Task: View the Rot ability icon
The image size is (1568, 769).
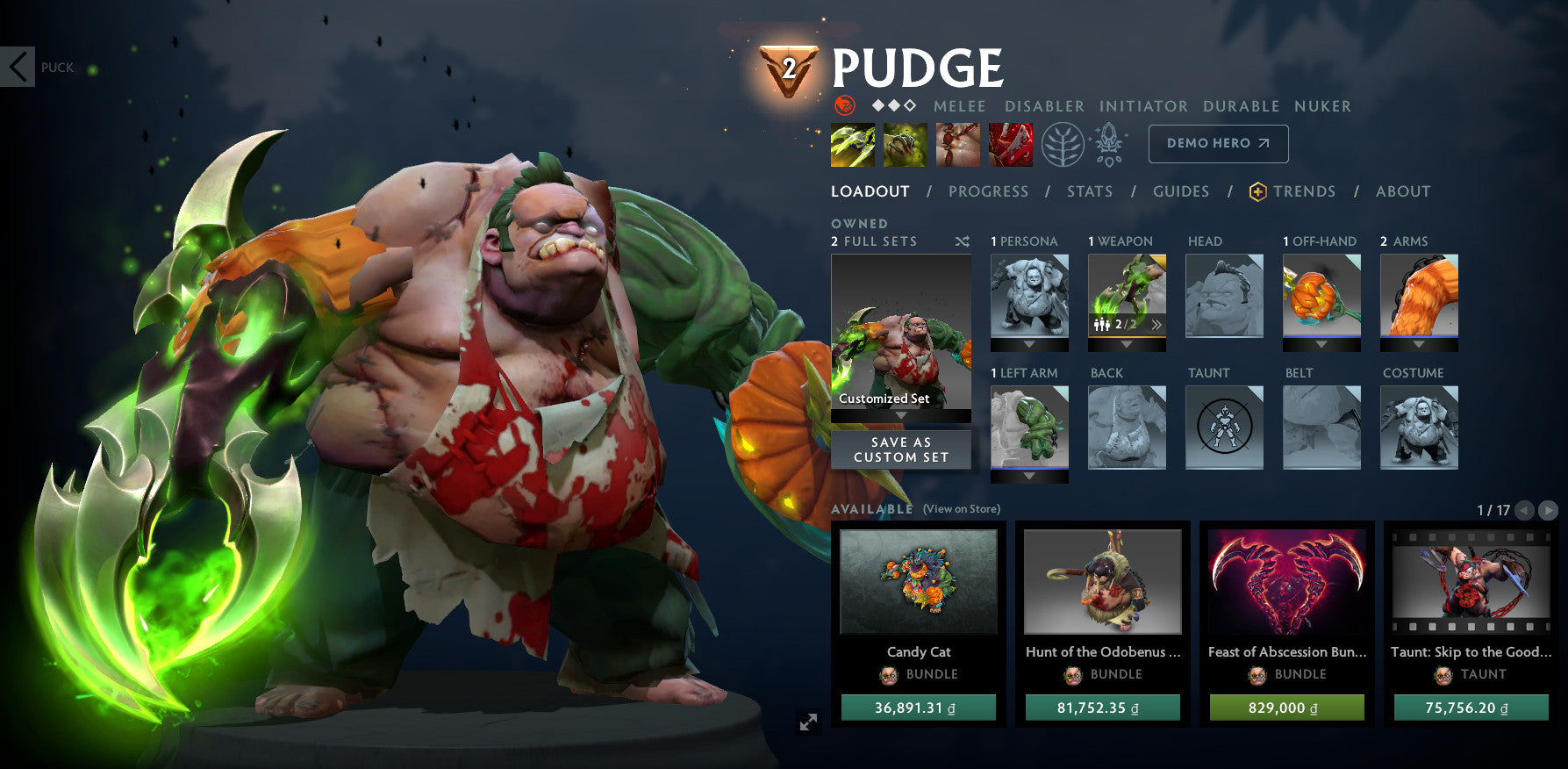Action: coord(906,145)
